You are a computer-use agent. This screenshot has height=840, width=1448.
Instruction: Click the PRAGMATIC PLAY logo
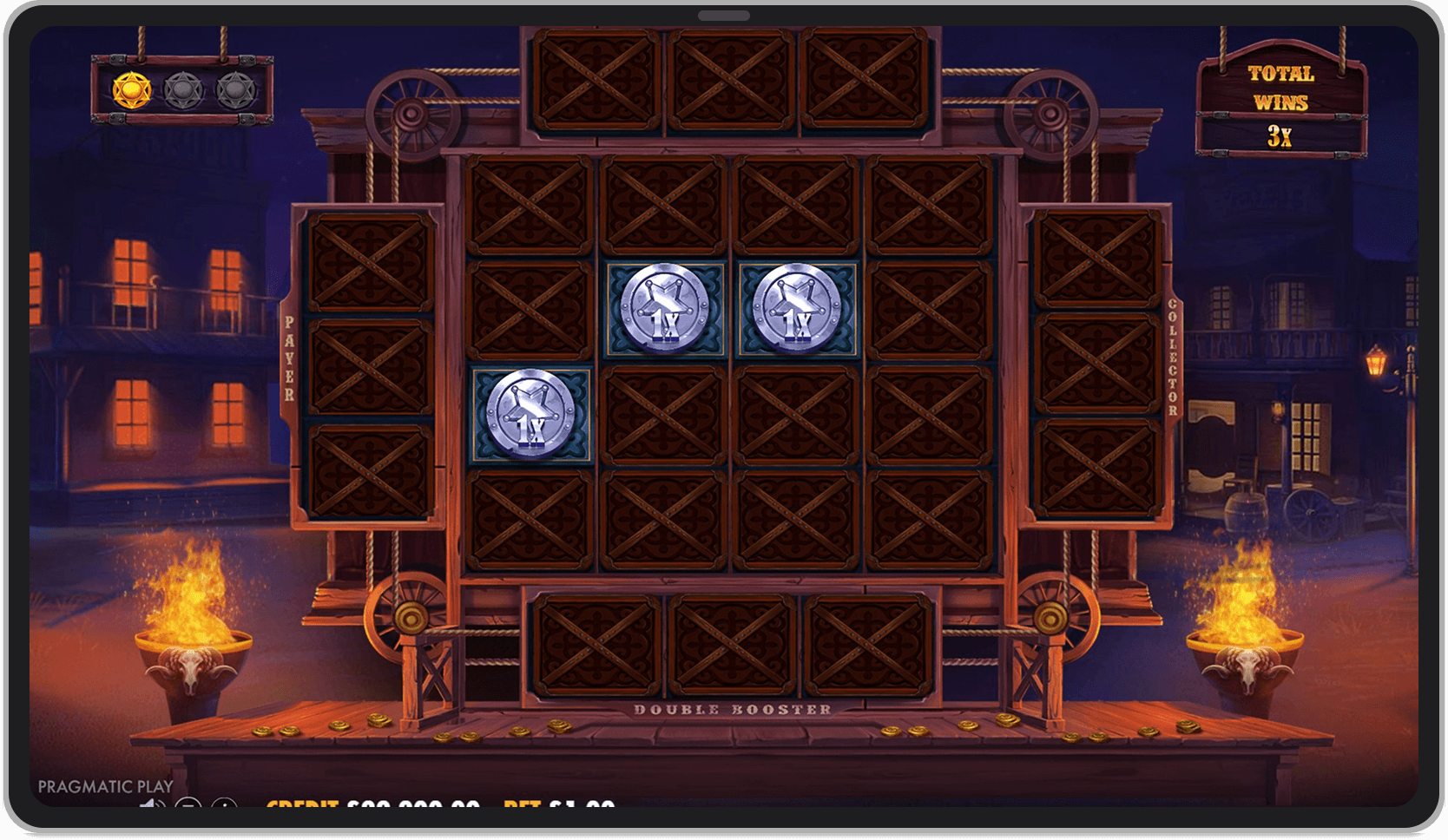tap(104, 785)
